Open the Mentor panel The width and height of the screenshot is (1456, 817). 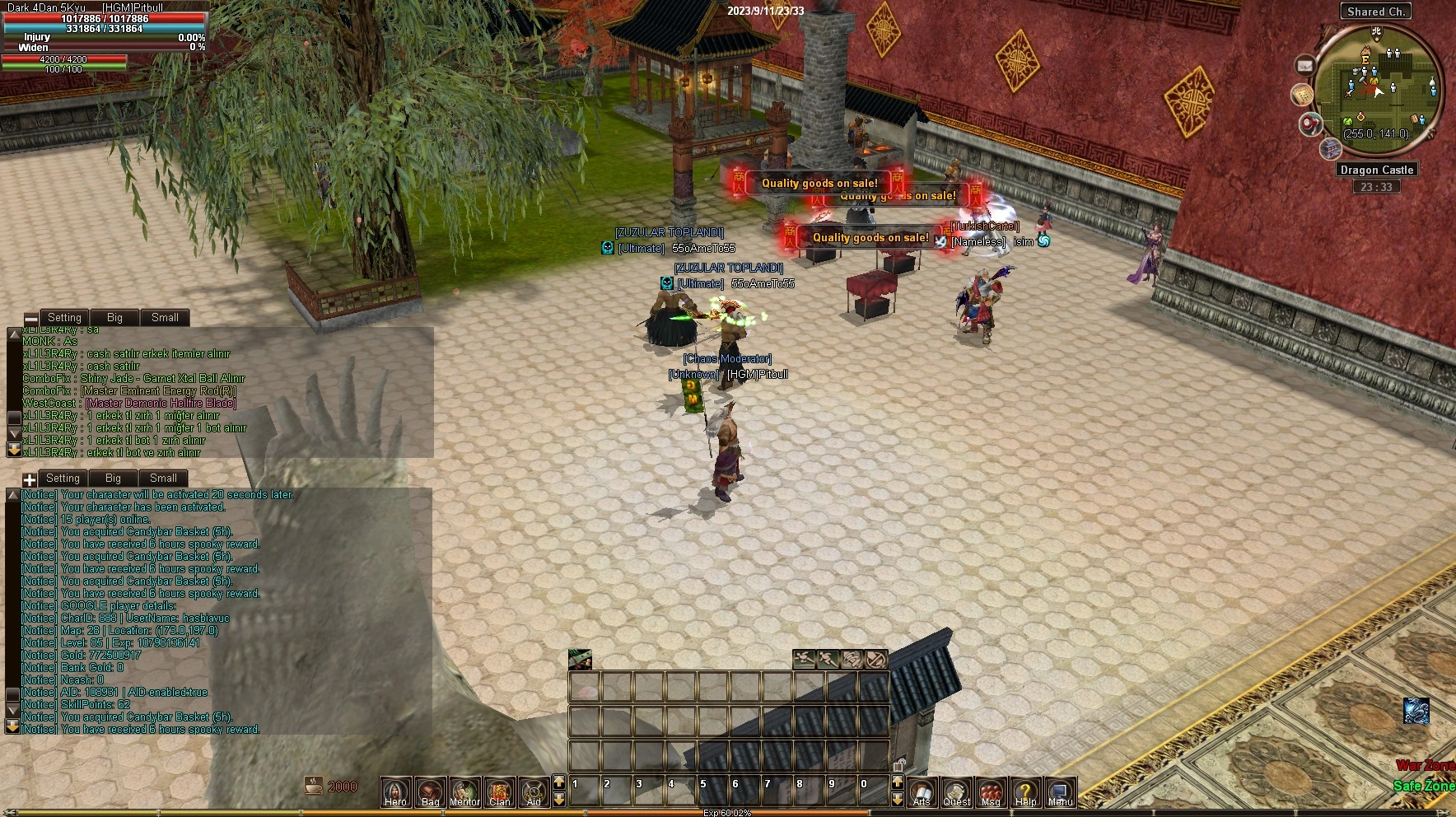click(464, 791)
